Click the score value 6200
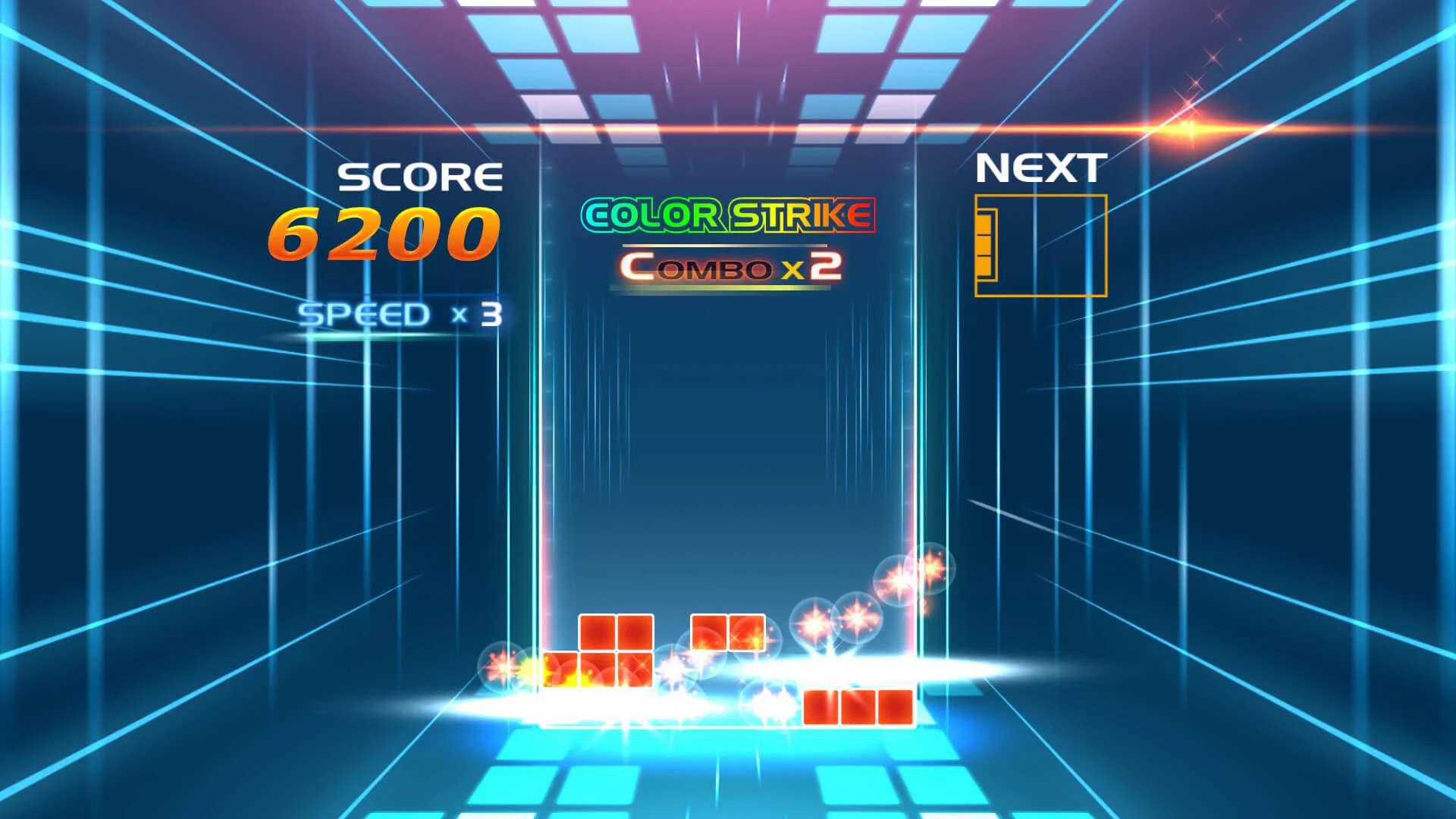 [385, 235]
